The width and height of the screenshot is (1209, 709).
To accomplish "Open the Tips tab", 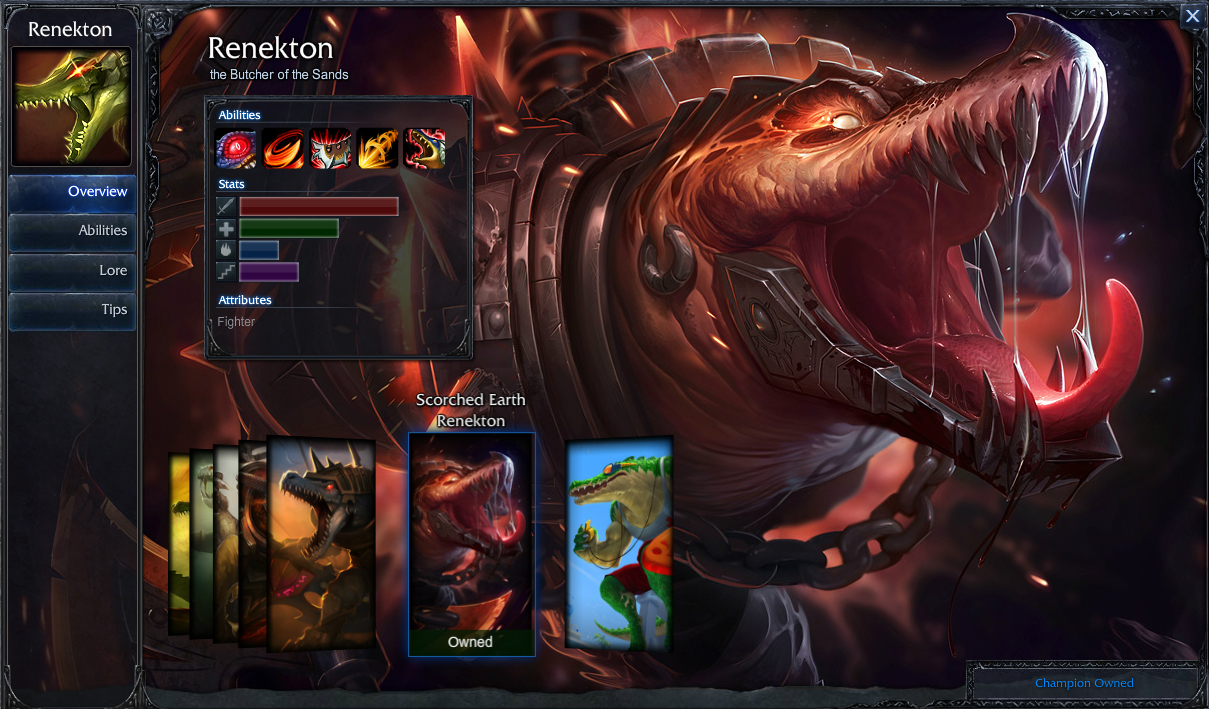I will (72, 310).
